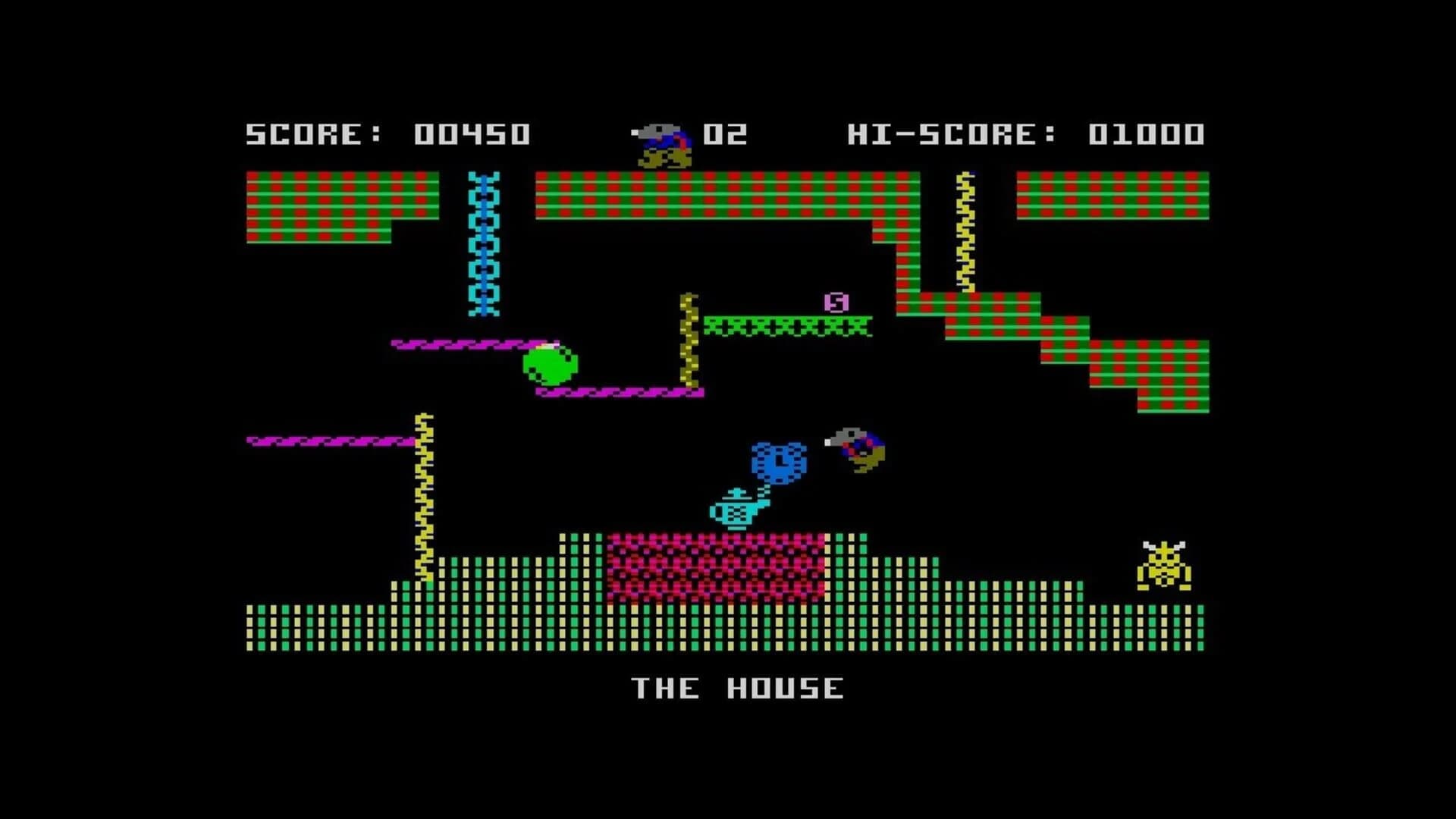Click the yellow rope beside the green trellis platform
The width and height of the screenshot is (1456, 819).
[689, 341]
